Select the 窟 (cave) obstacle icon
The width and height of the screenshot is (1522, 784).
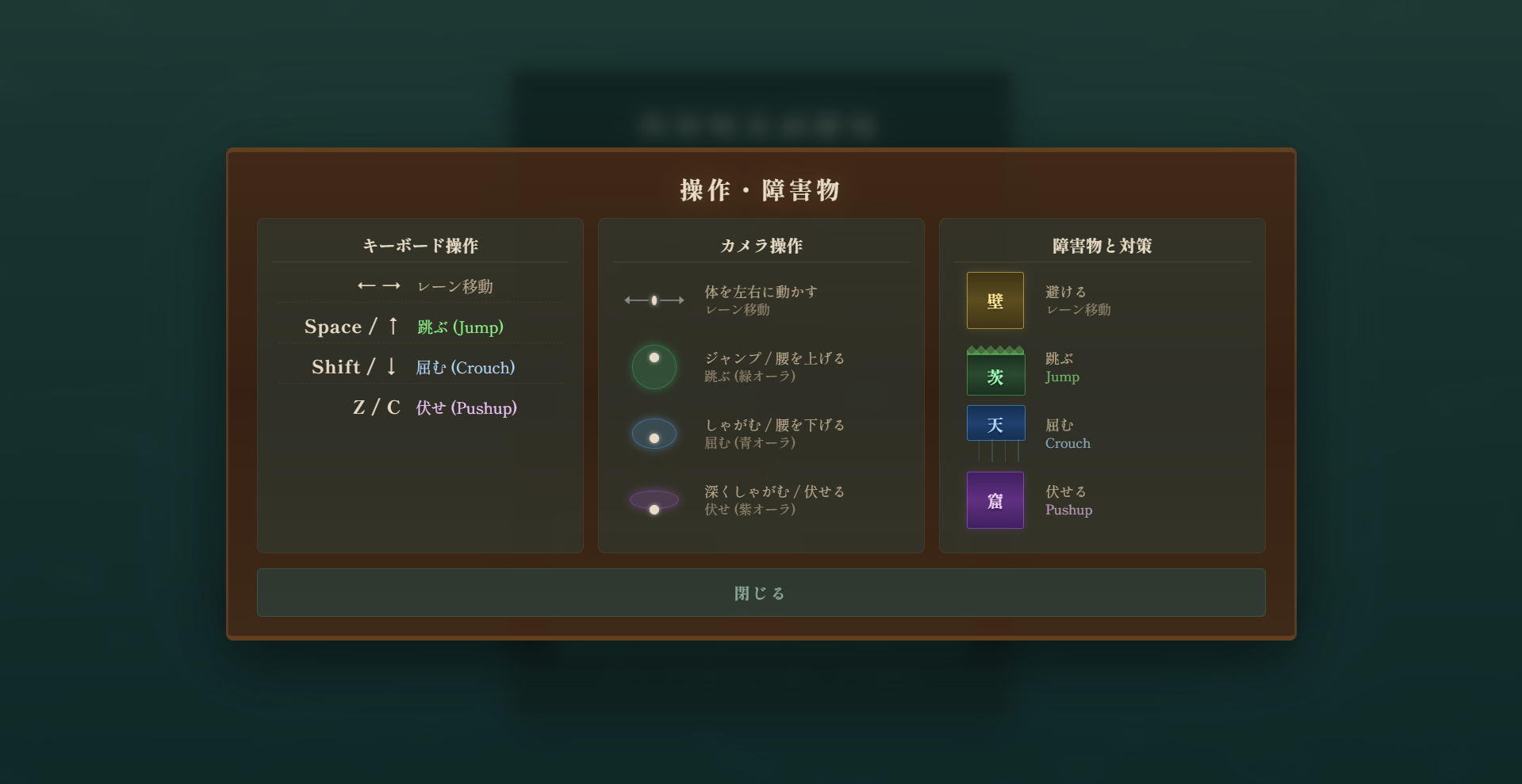(x=995, y=500)
